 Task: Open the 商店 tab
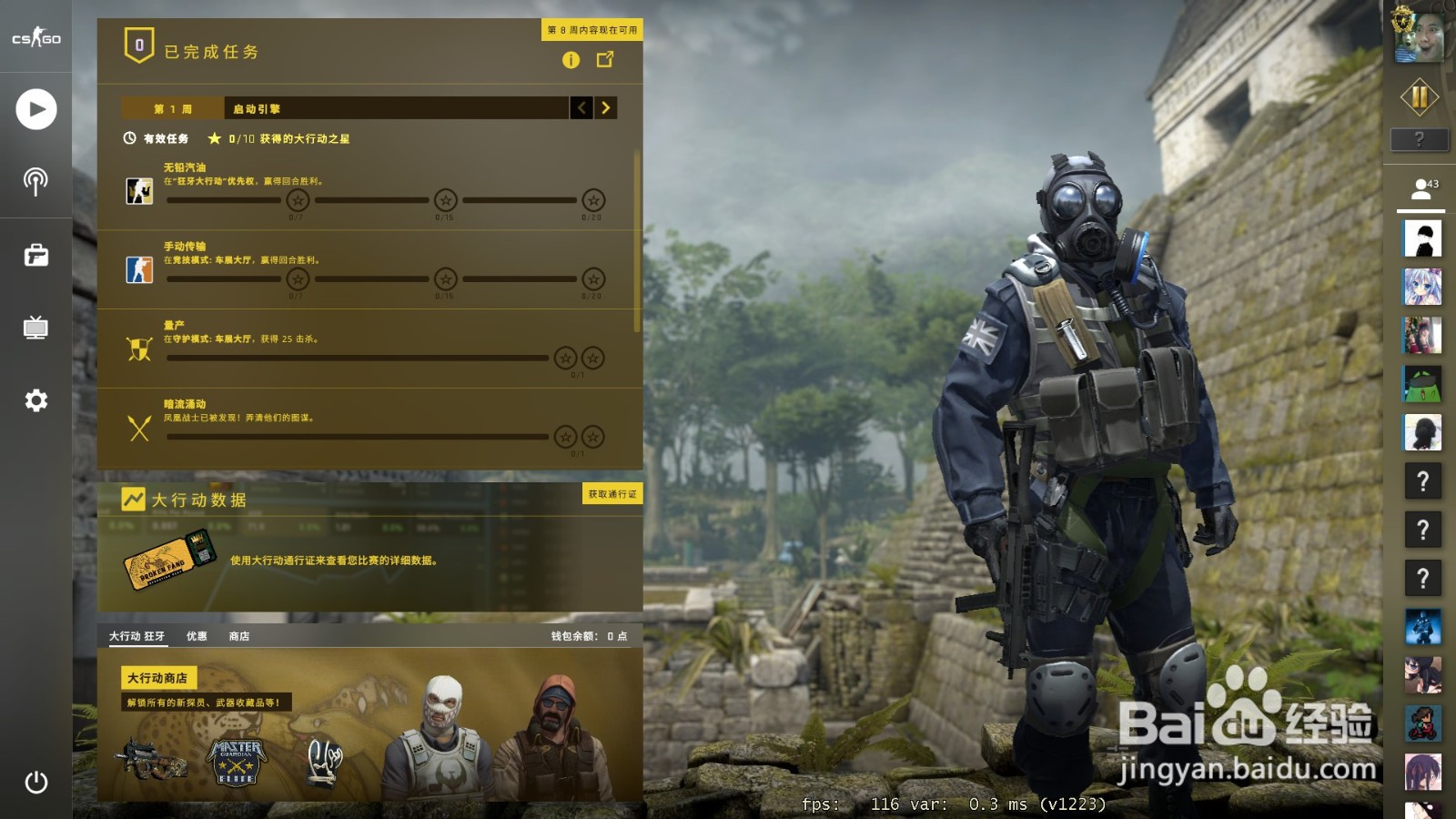point(239,636)
